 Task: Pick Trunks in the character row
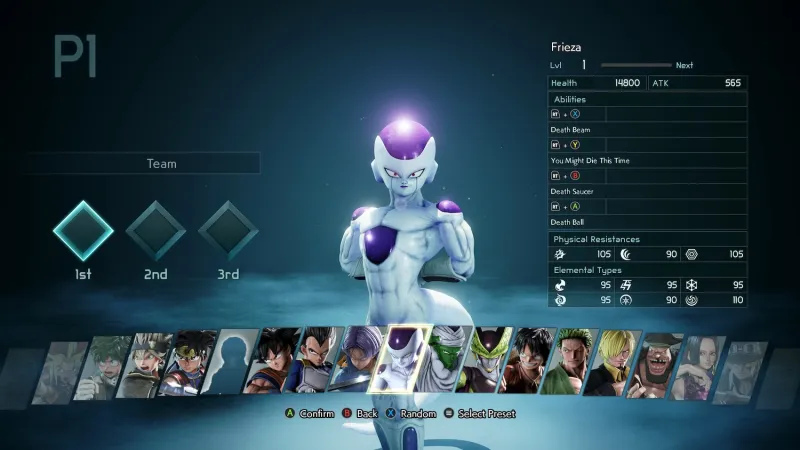click(x=358, y=362)
